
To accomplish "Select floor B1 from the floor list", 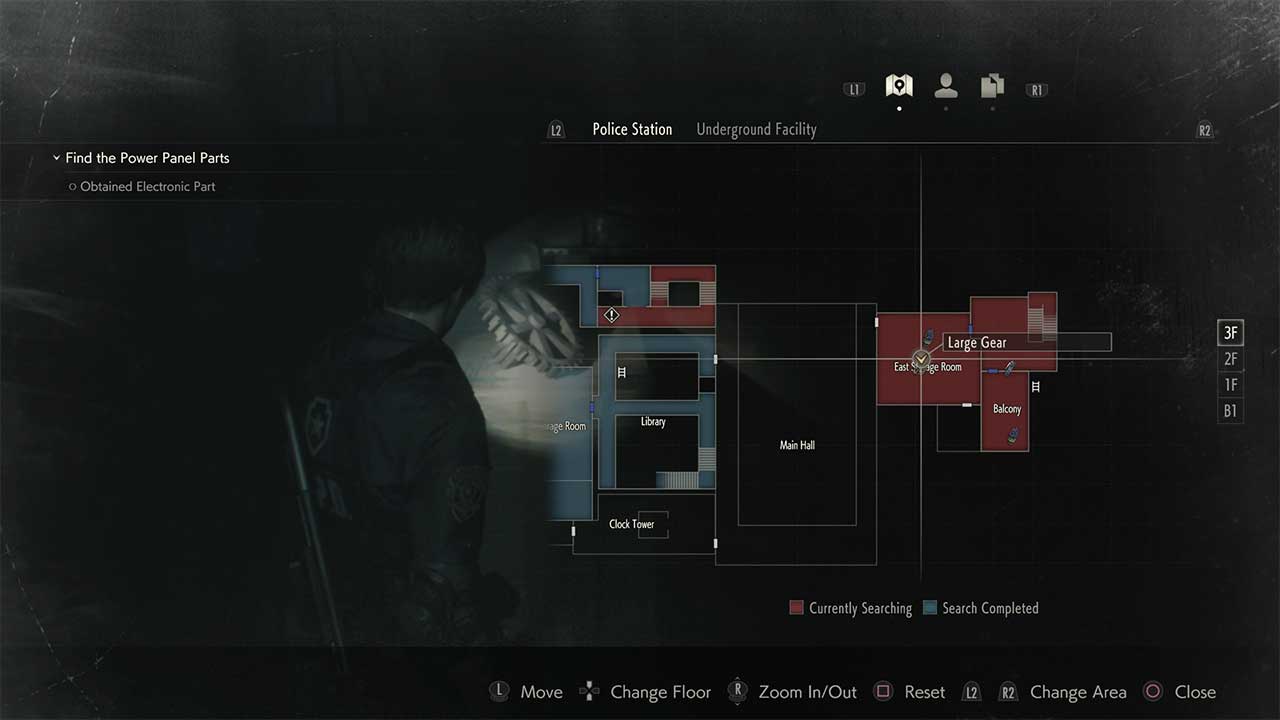I will tap(1230, 410).
